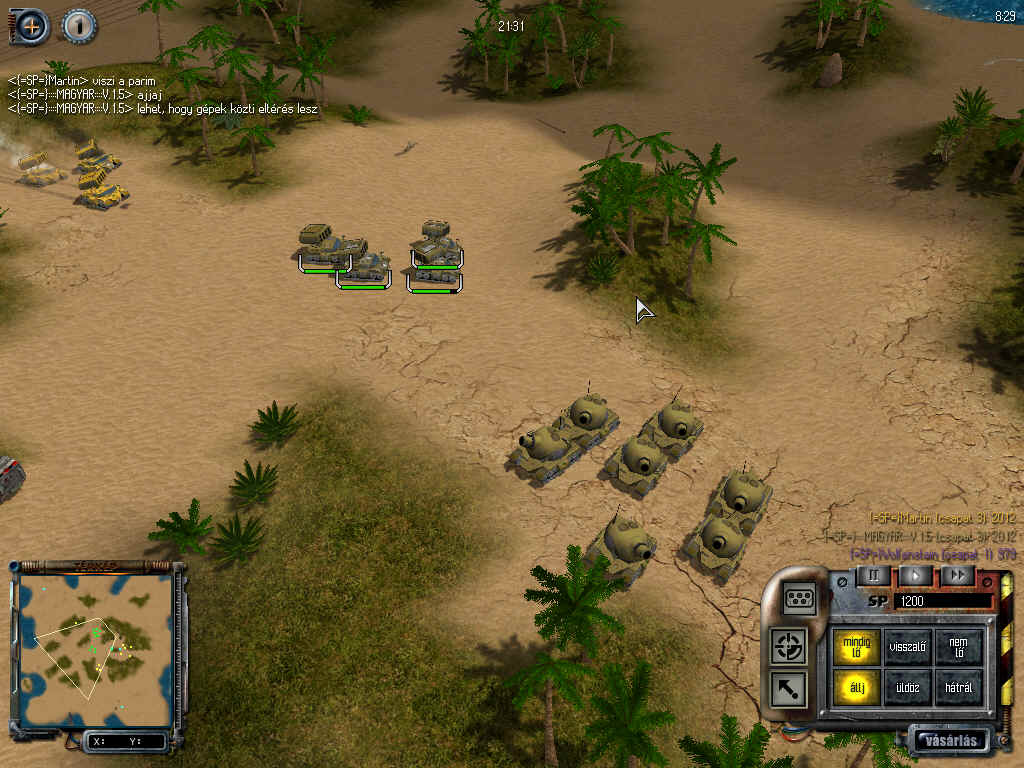
Task: Click the compass icon in the top corner
Action: (32, 26)
